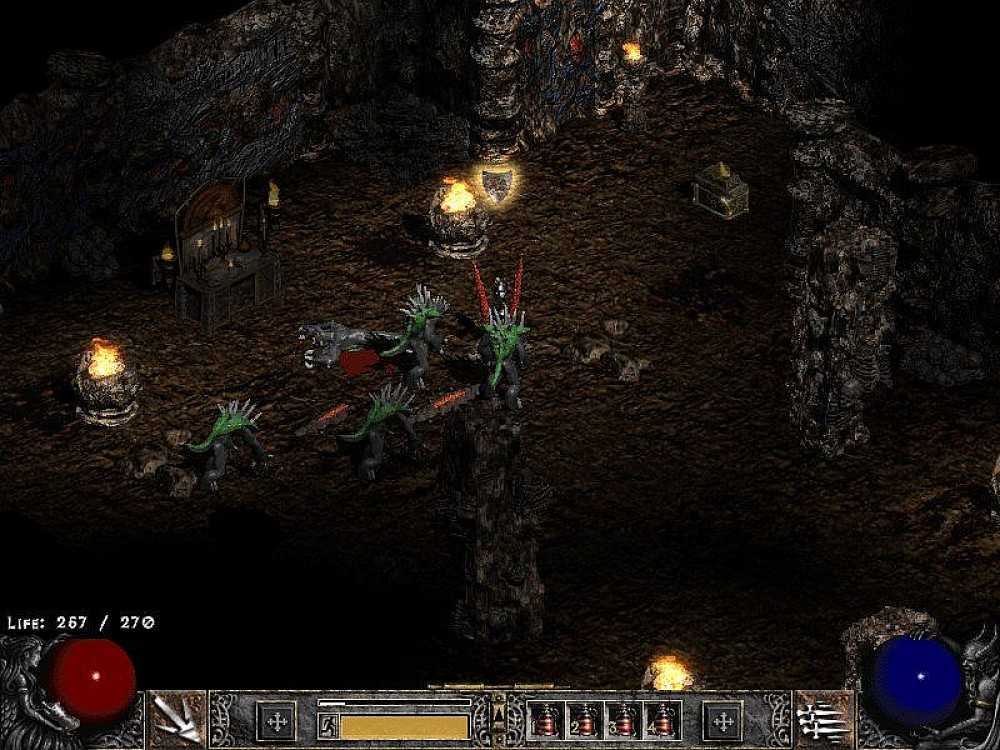Click the cross button beside the run toggle

(276, 720)
